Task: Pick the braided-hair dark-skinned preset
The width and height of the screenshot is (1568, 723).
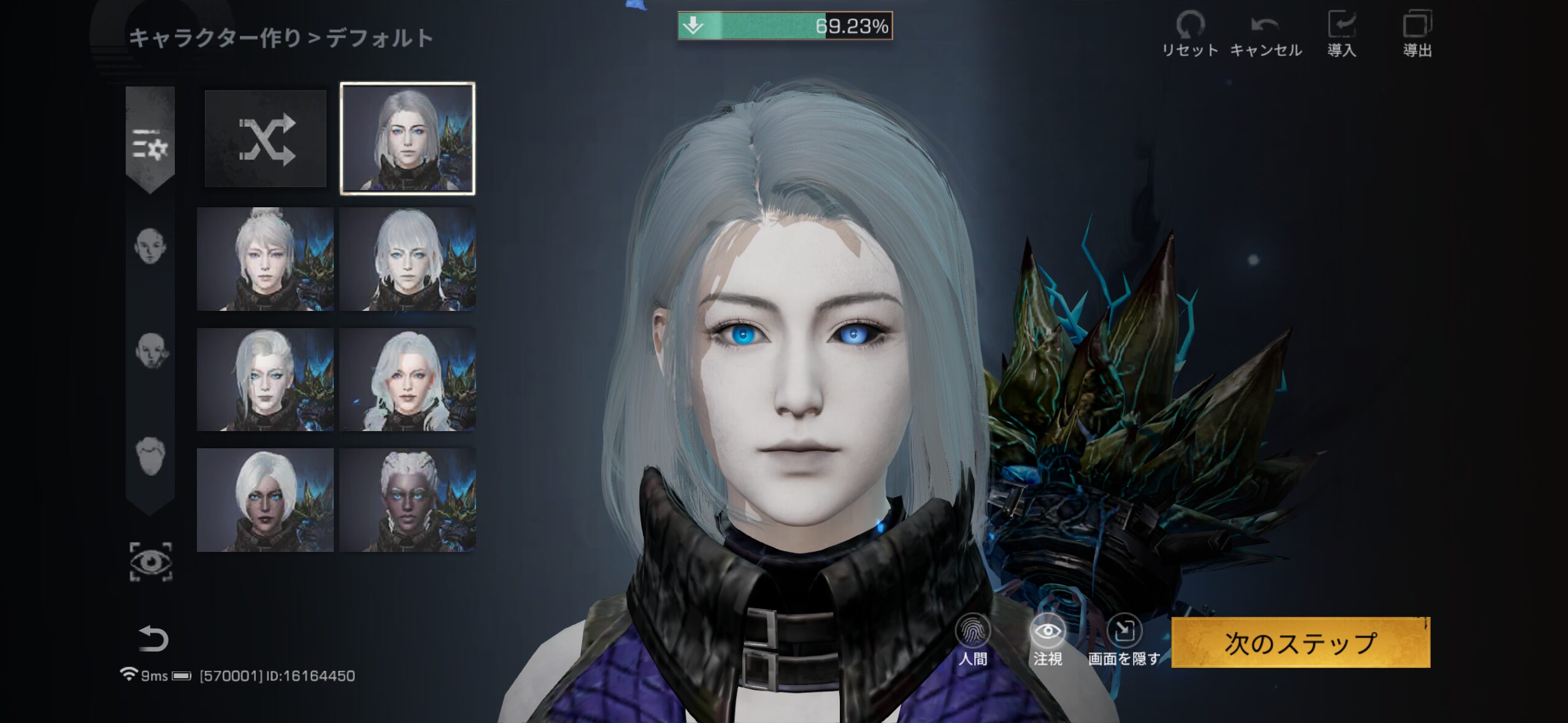Action: click(407, 500)
